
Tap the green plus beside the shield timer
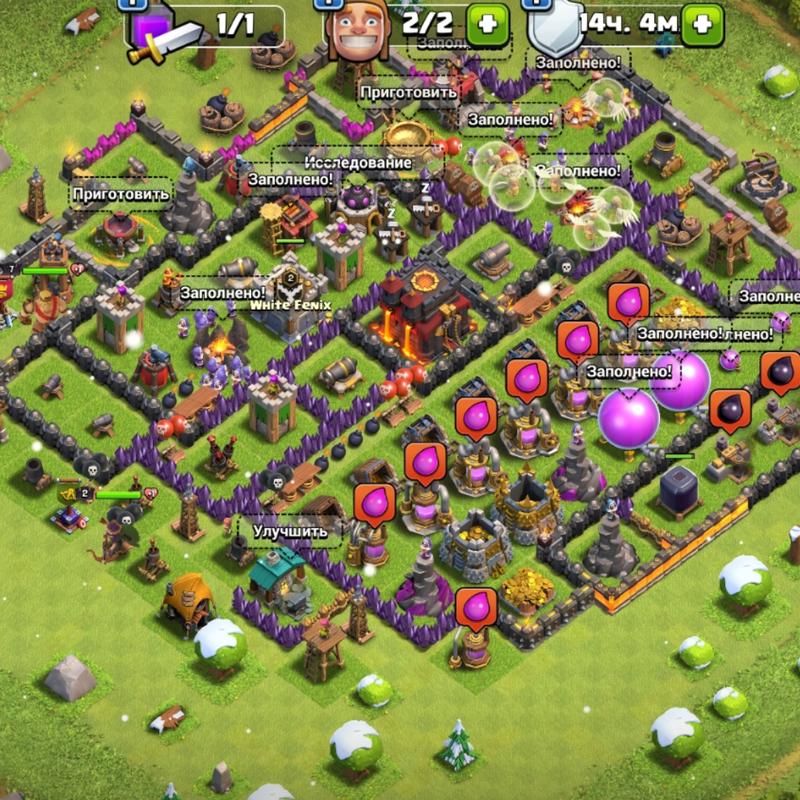click(x=702, y=23)
